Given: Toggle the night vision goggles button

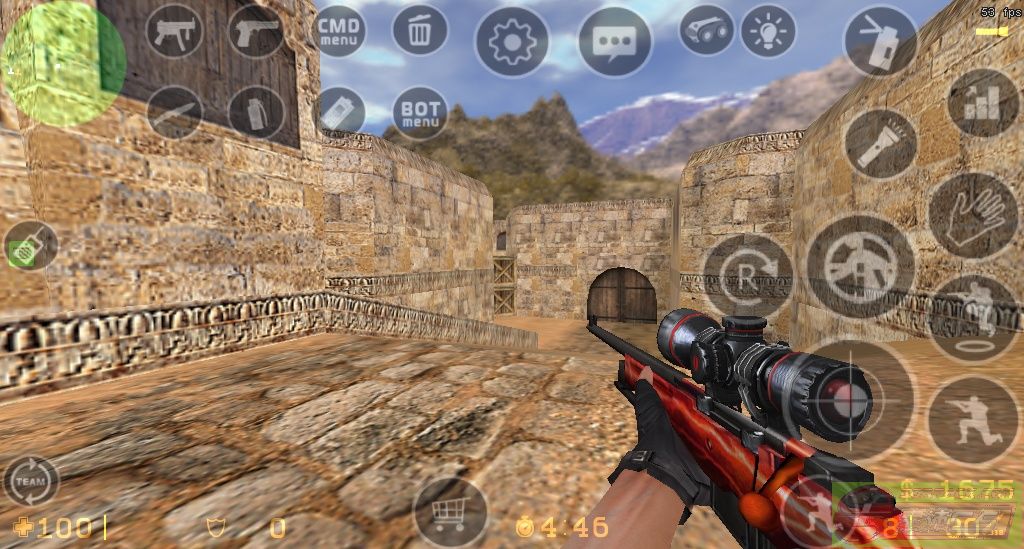Looking at the screenshot, I should (x=707, y=30).
